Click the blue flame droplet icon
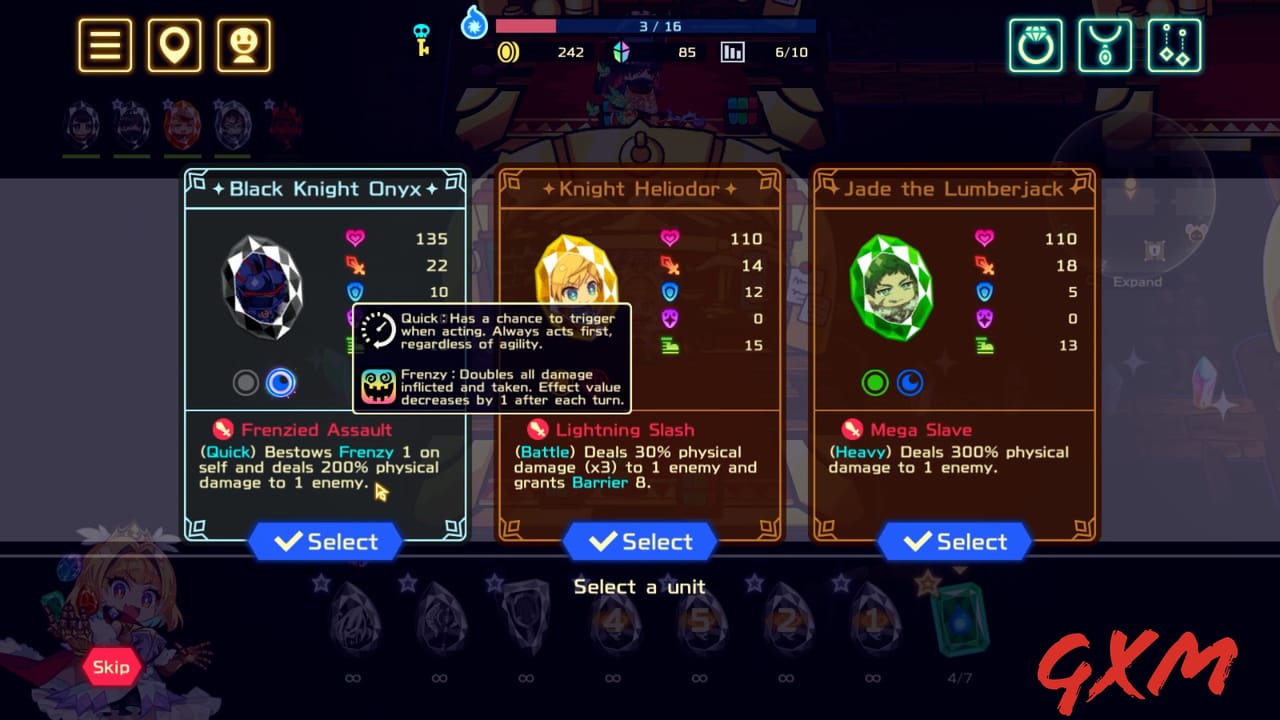Image resolution: width=1280 pixels, height=720 pixels. 473,24
